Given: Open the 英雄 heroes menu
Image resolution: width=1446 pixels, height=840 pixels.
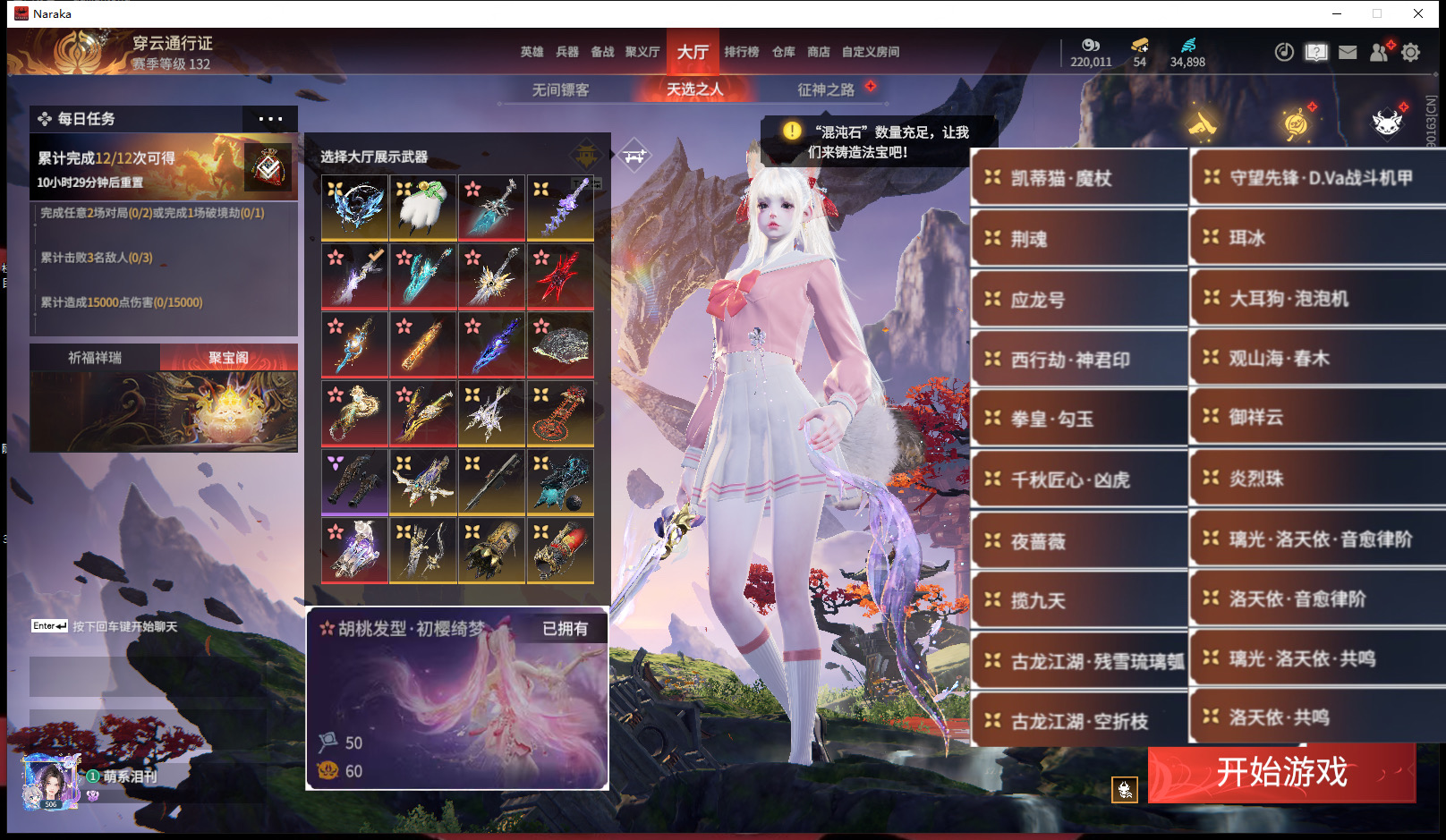Looking at the screenshot, I should click(532, 52).
